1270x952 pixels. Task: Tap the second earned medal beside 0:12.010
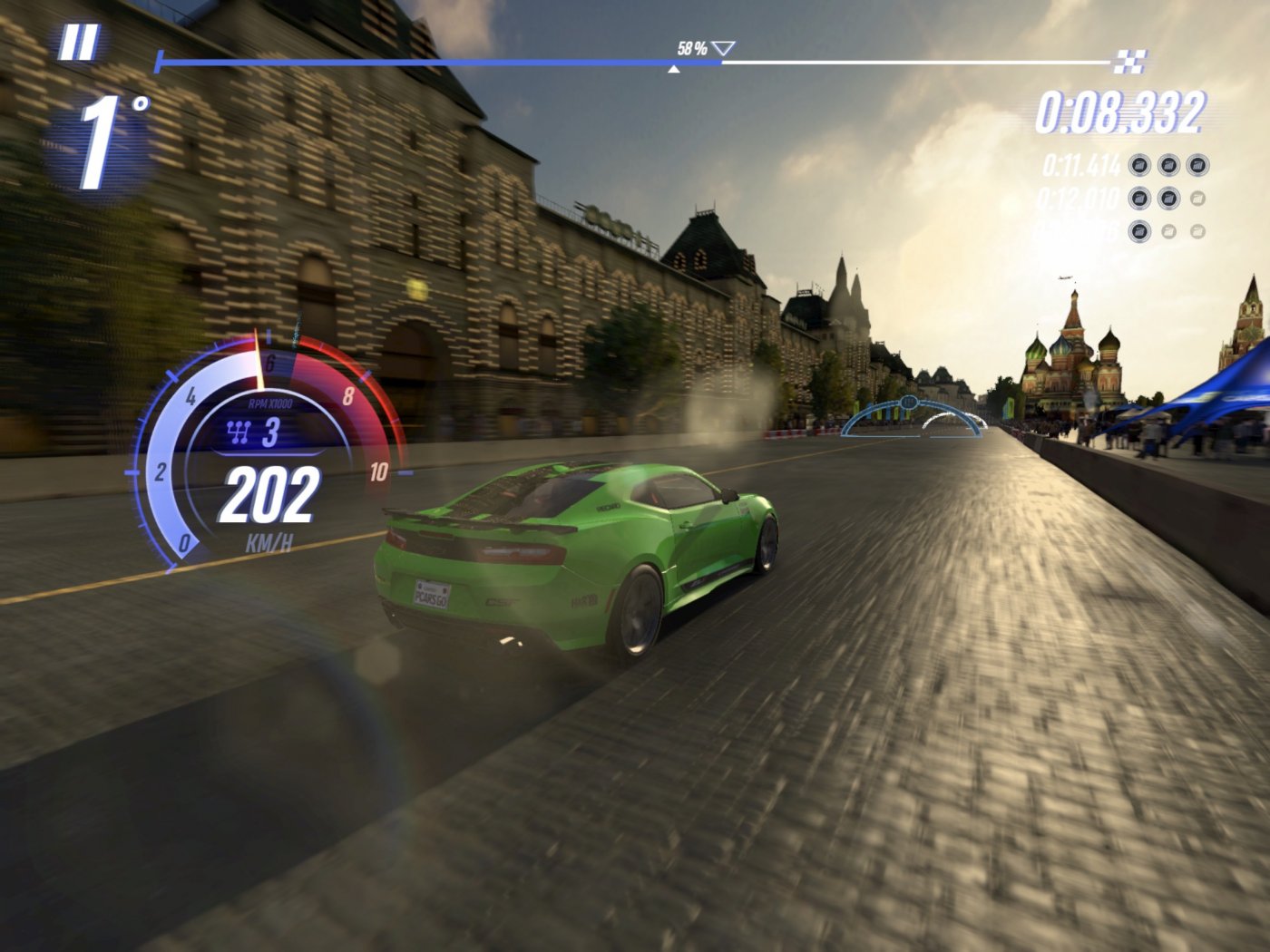[x=1168, y=198]
